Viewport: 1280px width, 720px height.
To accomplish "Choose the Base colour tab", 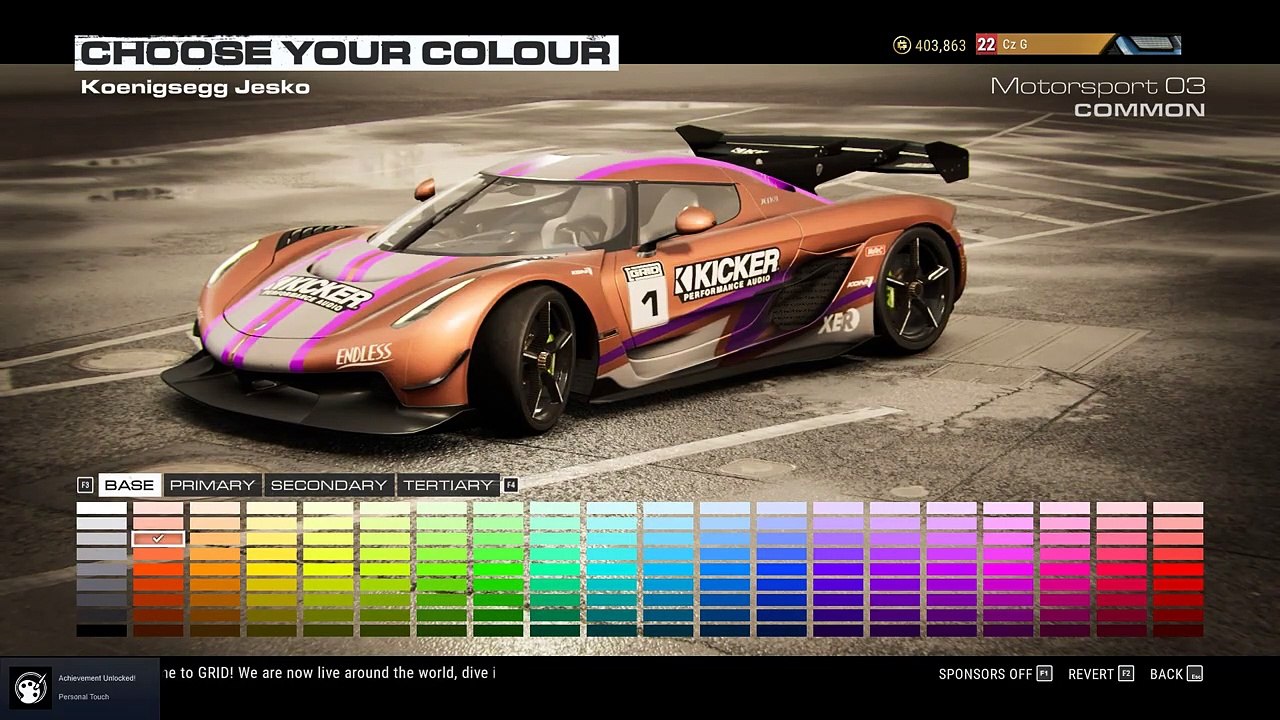I will tap(129, 485).
